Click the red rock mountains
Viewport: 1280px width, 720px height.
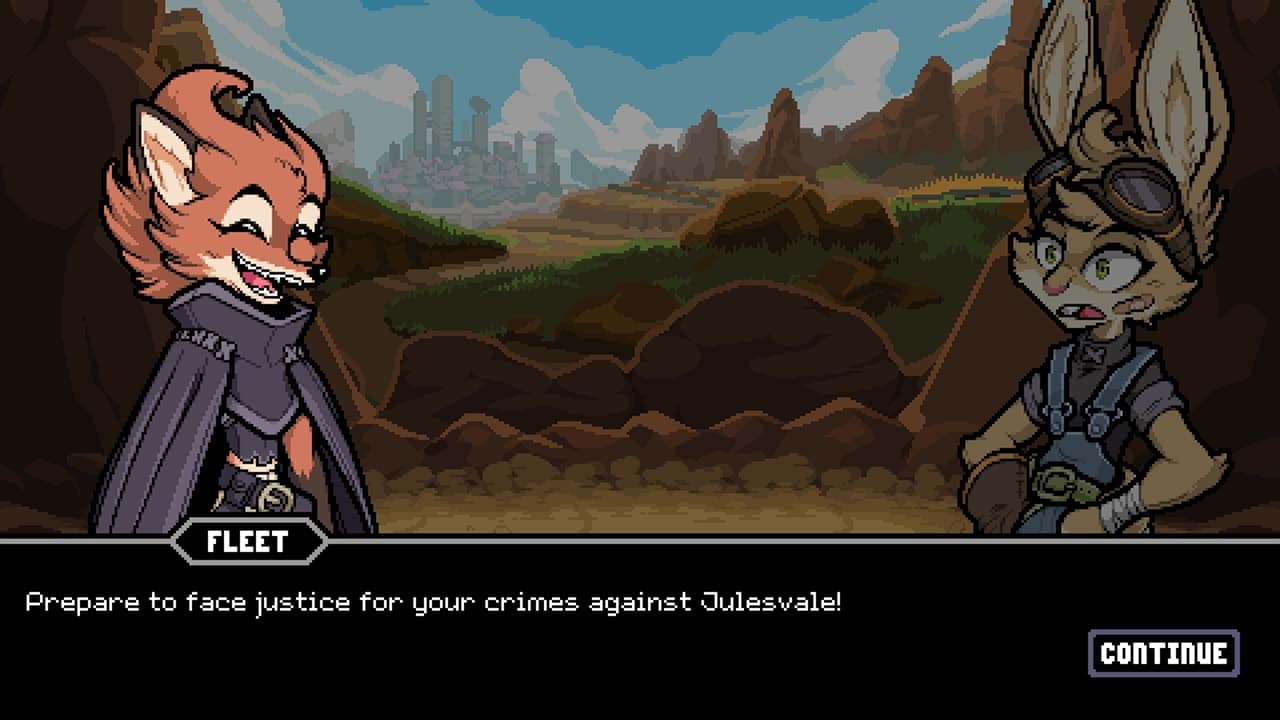(x=780, y=140)
